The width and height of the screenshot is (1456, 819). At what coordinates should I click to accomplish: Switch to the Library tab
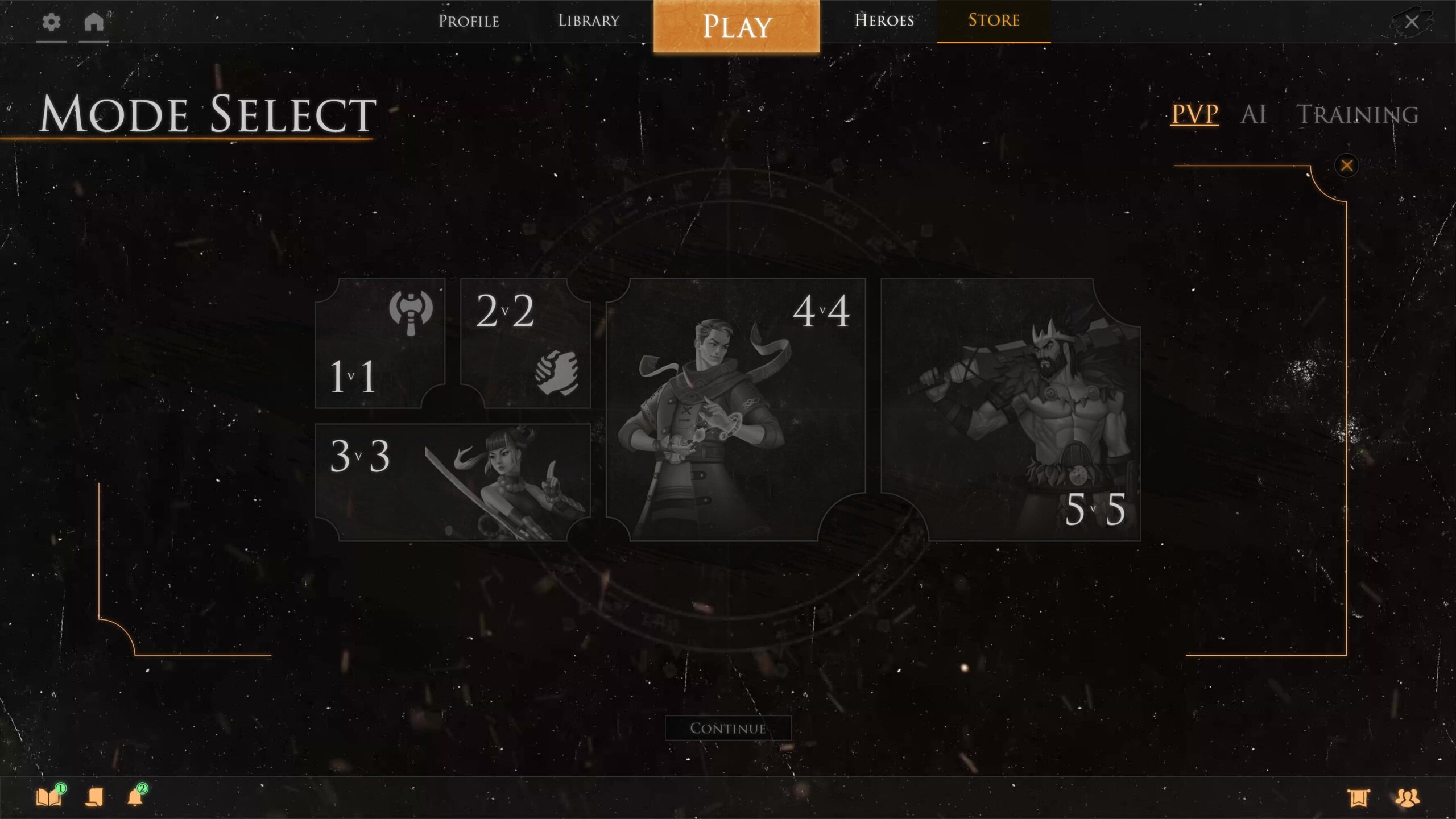(589, 21)
